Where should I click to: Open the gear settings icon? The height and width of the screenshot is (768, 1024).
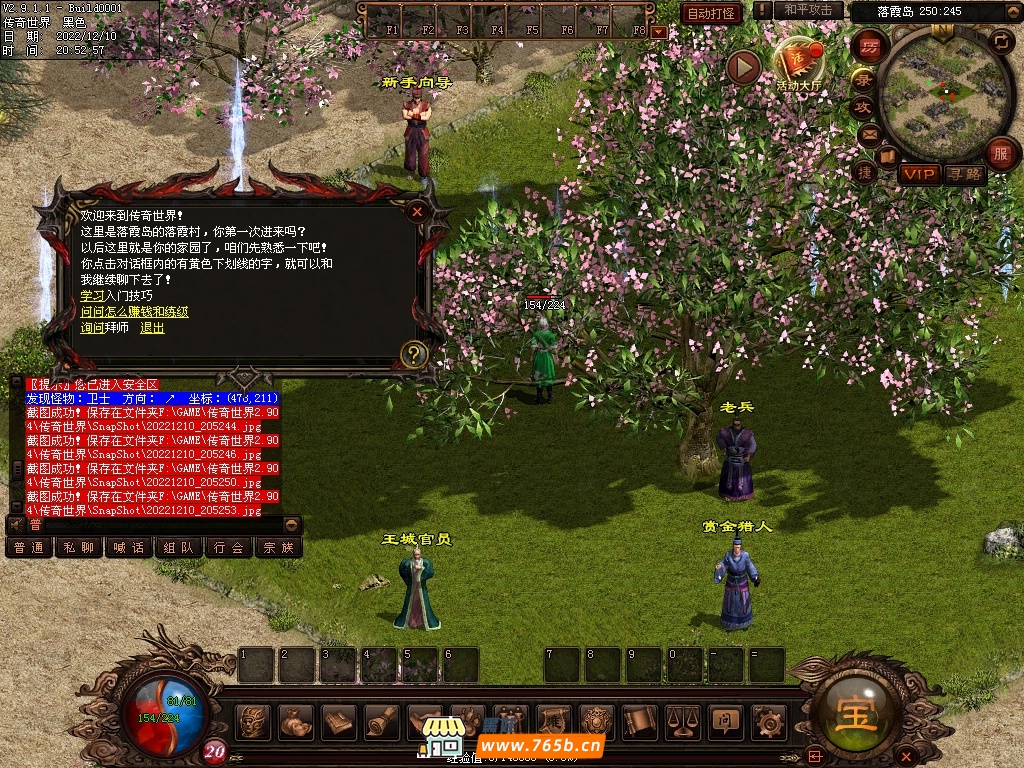(768, 720)
